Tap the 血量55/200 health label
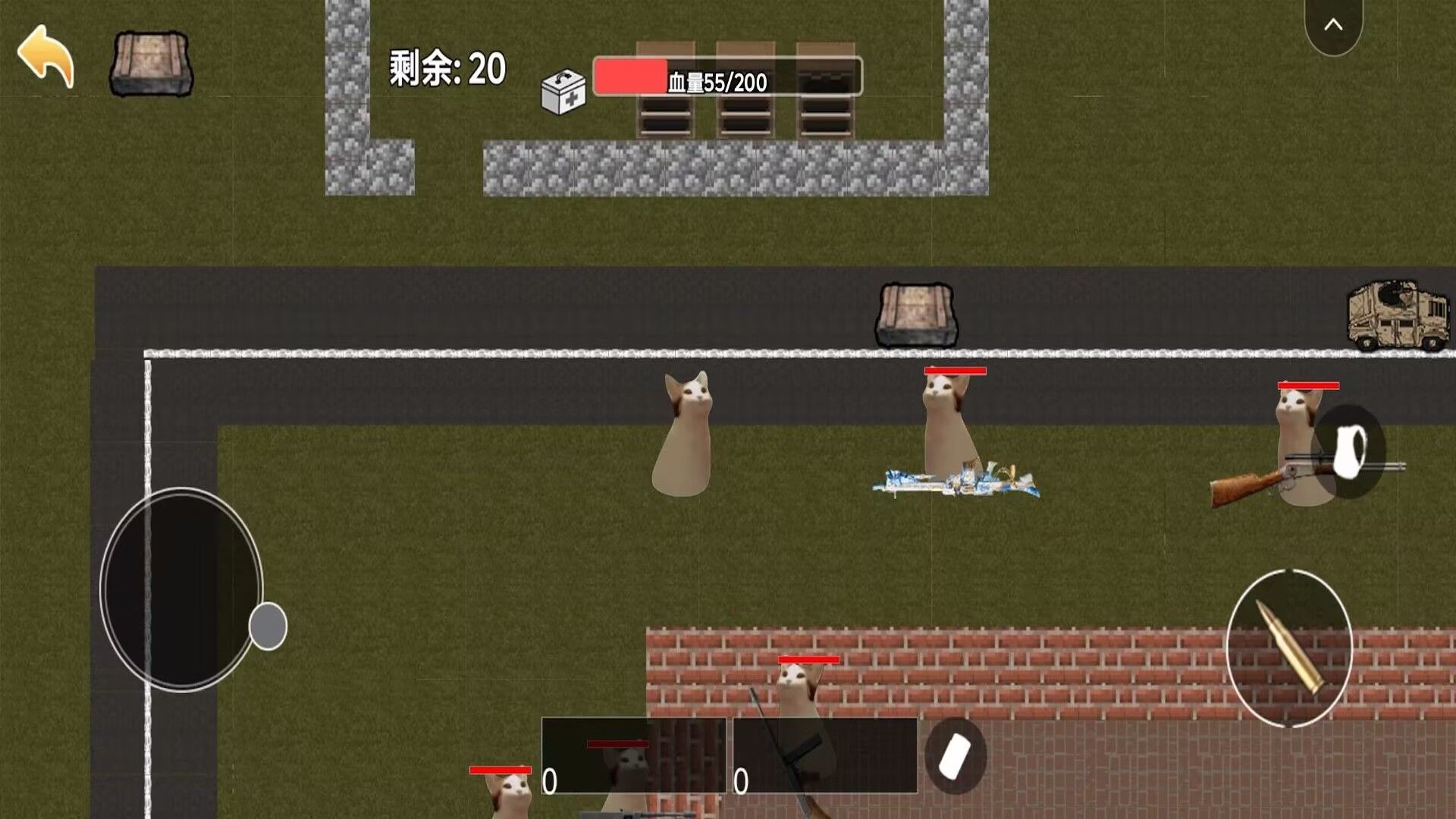 717,81
